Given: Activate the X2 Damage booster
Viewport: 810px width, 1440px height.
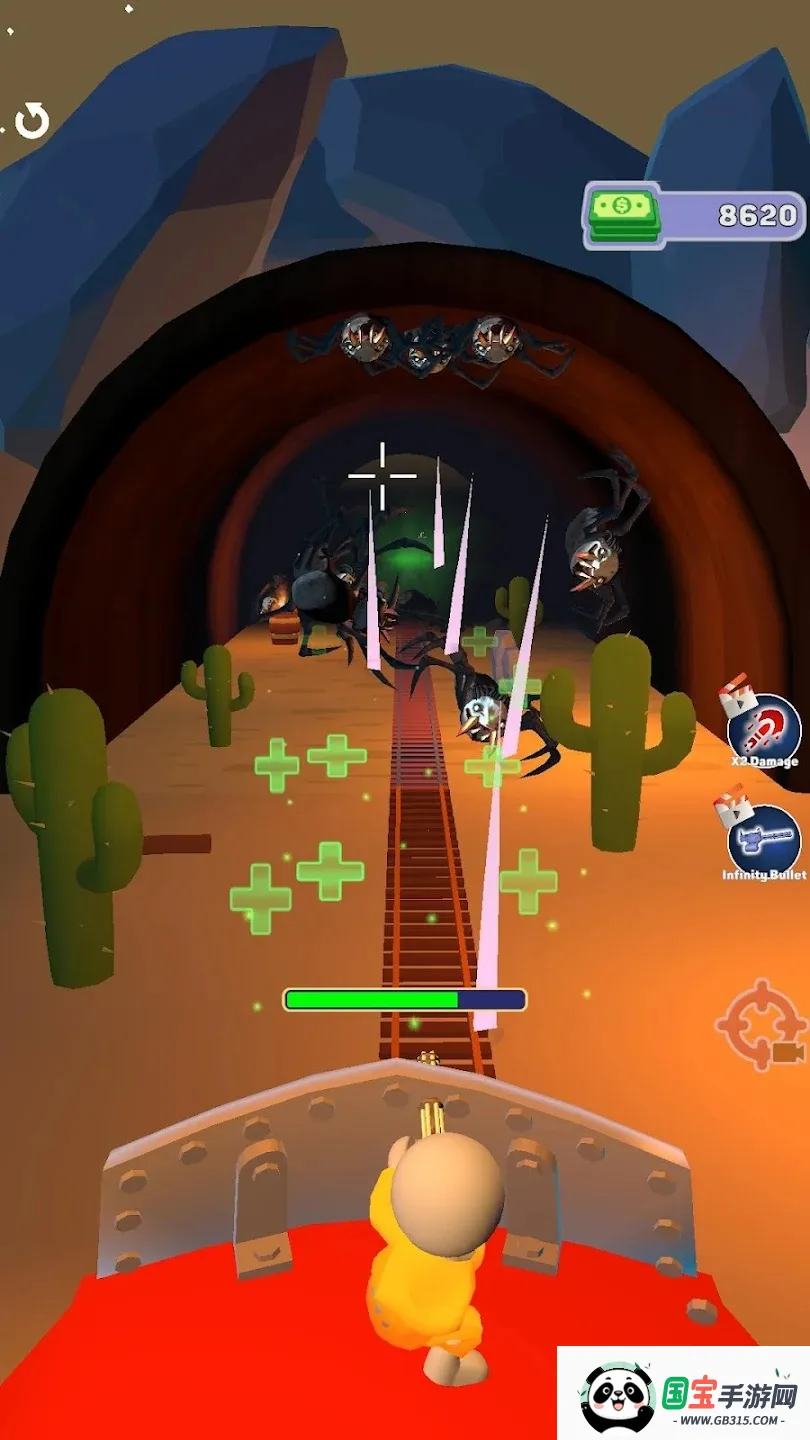Looking at the screenshot, I should click(x=763, y=729).
